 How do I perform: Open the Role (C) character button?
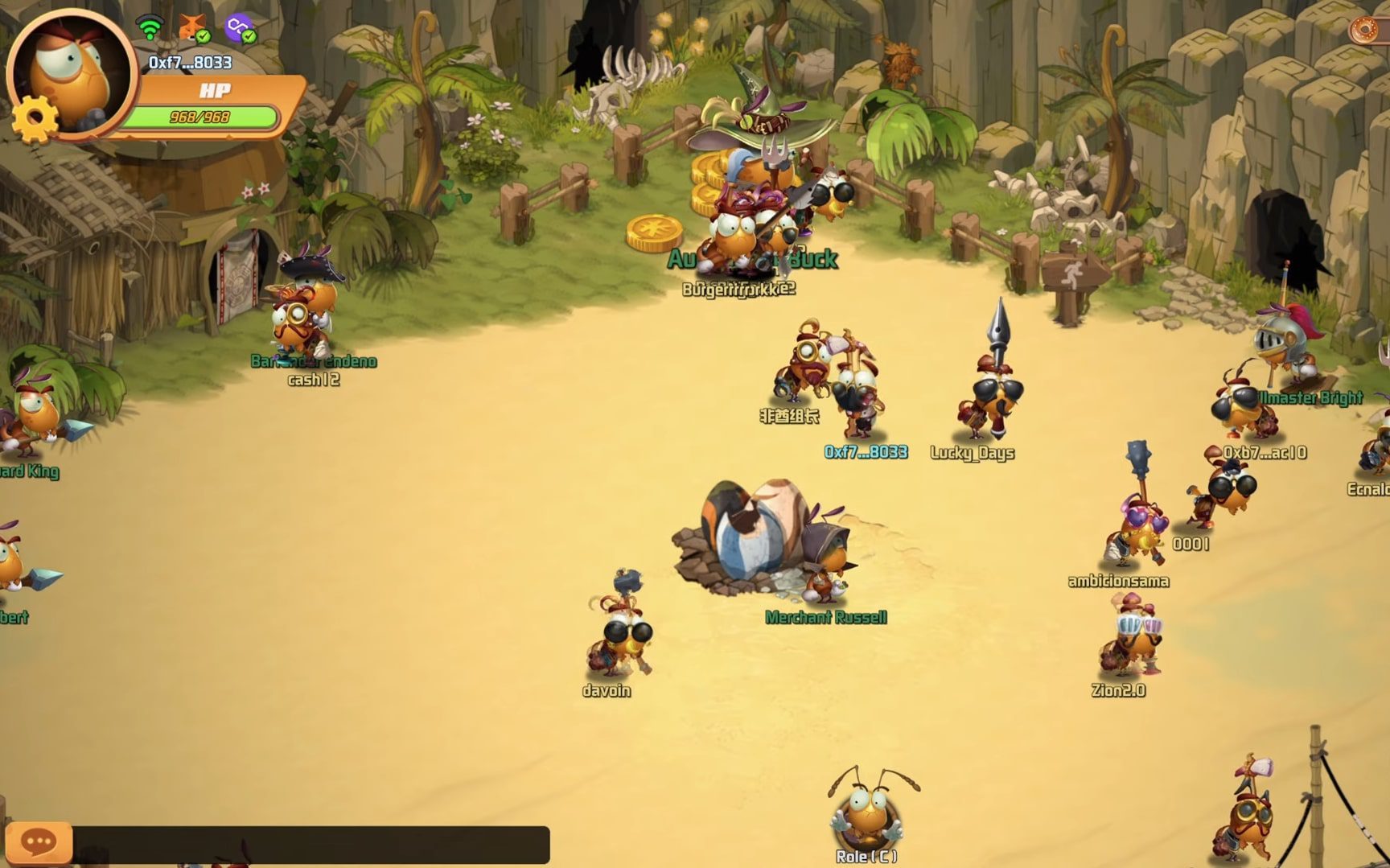click(867, 815)
